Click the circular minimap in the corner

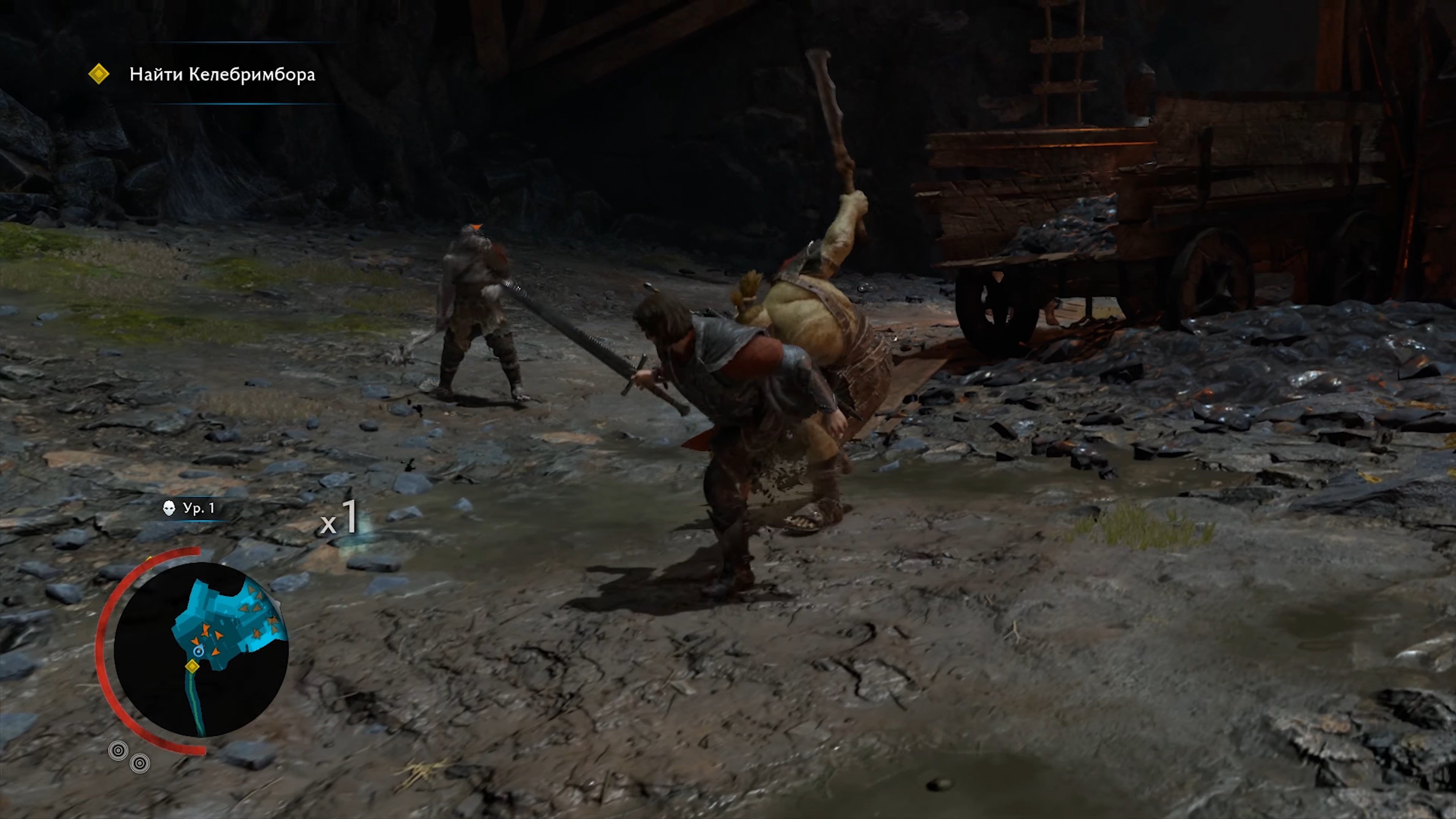pyautogui.click(x=201, y=647)
